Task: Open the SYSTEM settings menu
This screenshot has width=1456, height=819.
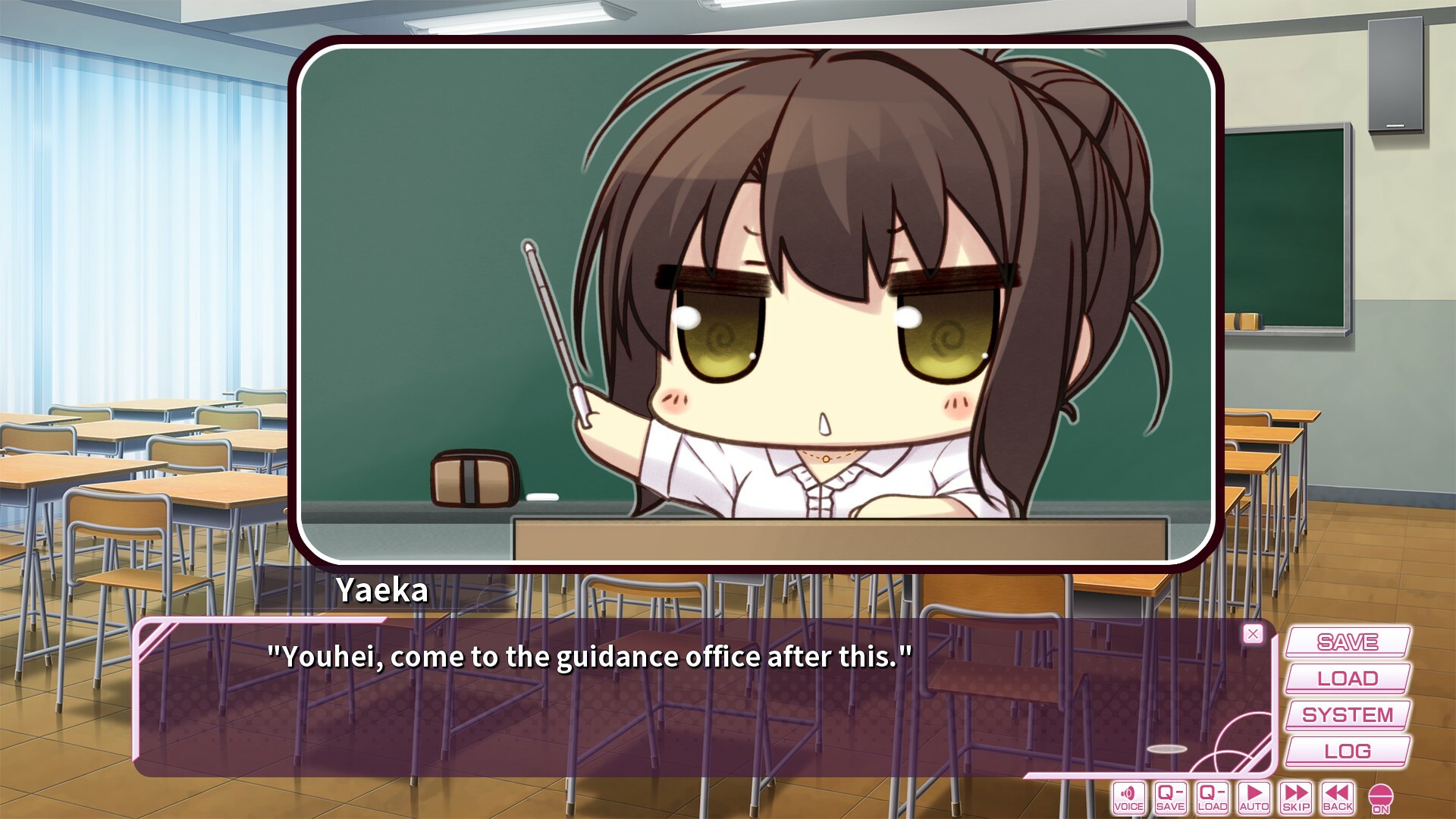Action: [1346, 714]
